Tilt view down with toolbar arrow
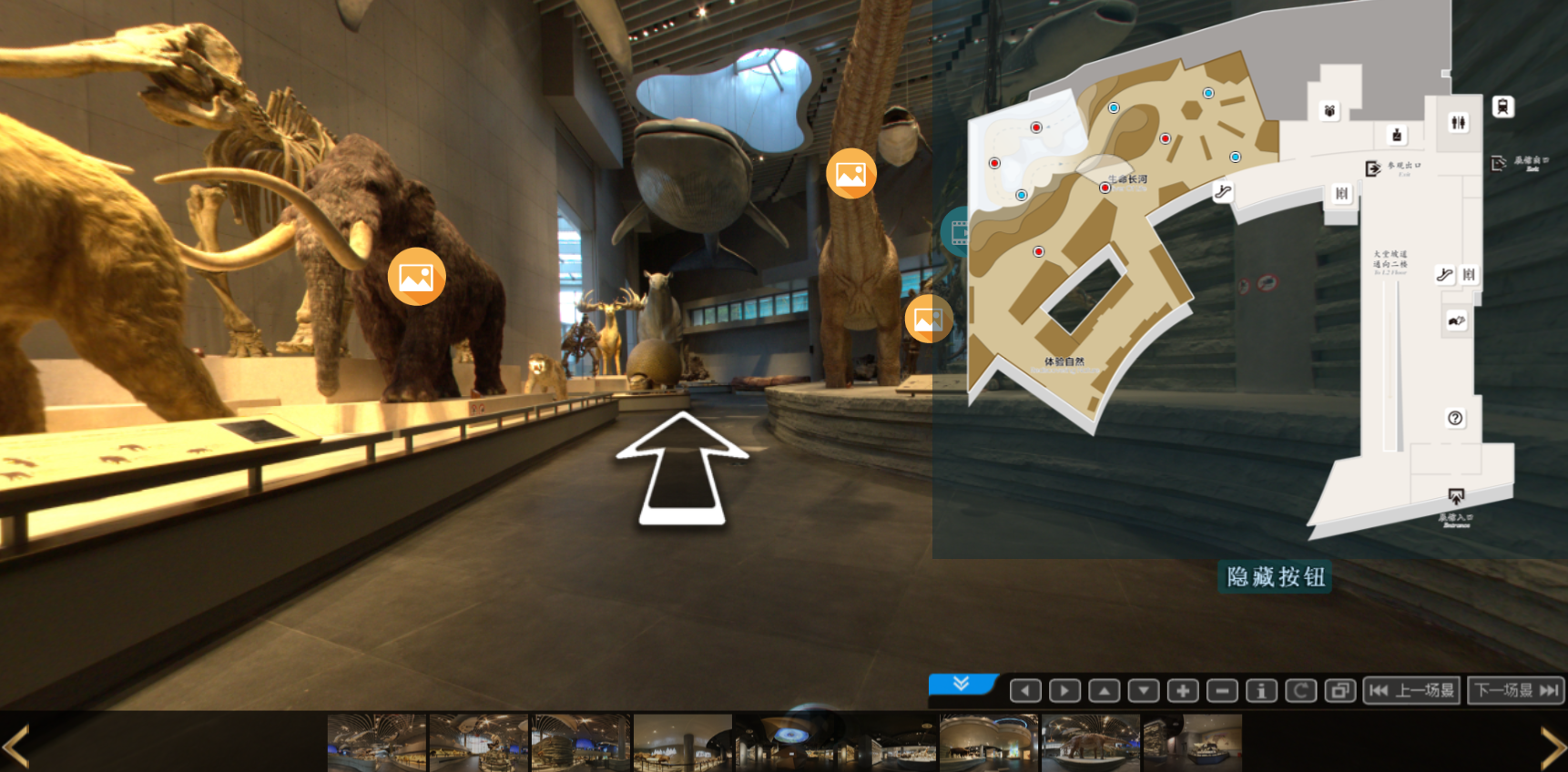The width and height of the screenshot is (1568, 772). pos(1144,691)
